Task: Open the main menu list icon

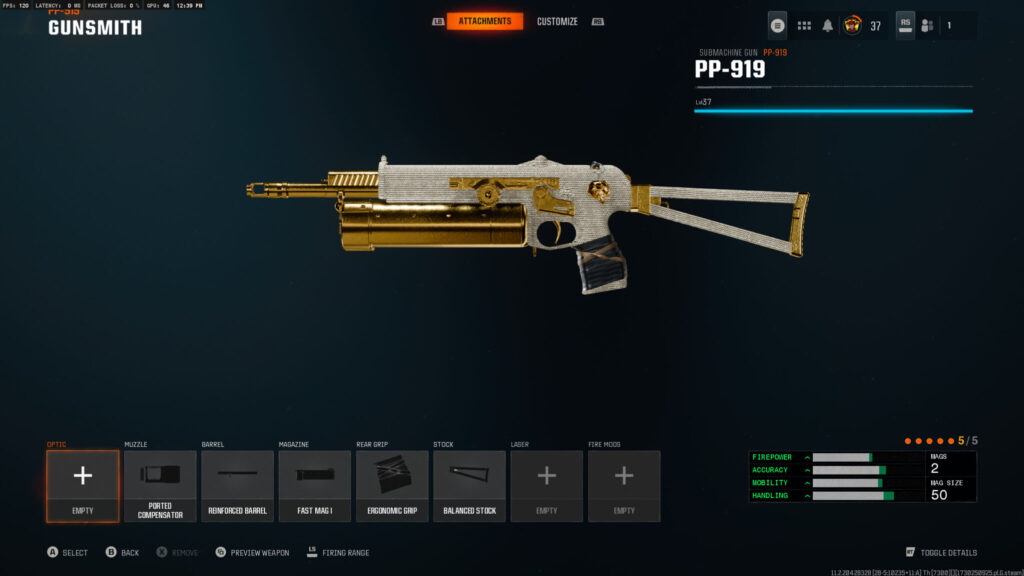Action: (777, 25)
